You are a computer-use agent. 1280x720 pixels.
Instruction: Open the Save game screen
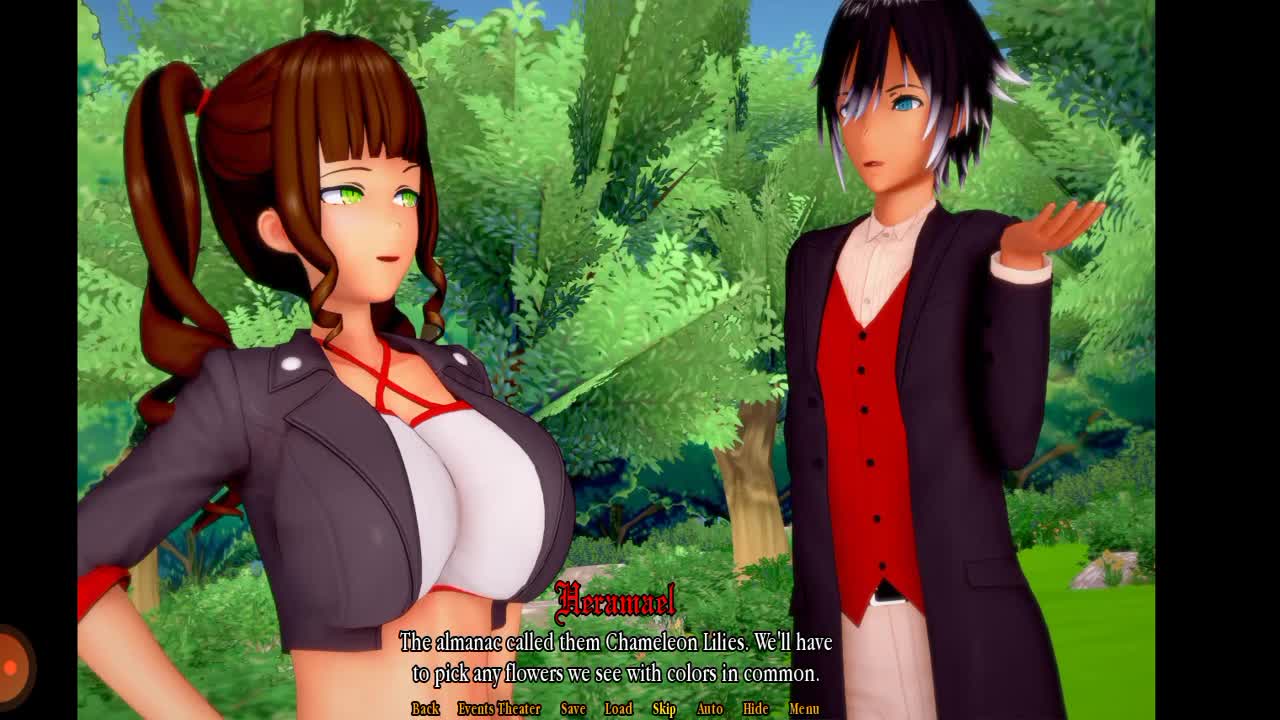click(x=573, y=709)
